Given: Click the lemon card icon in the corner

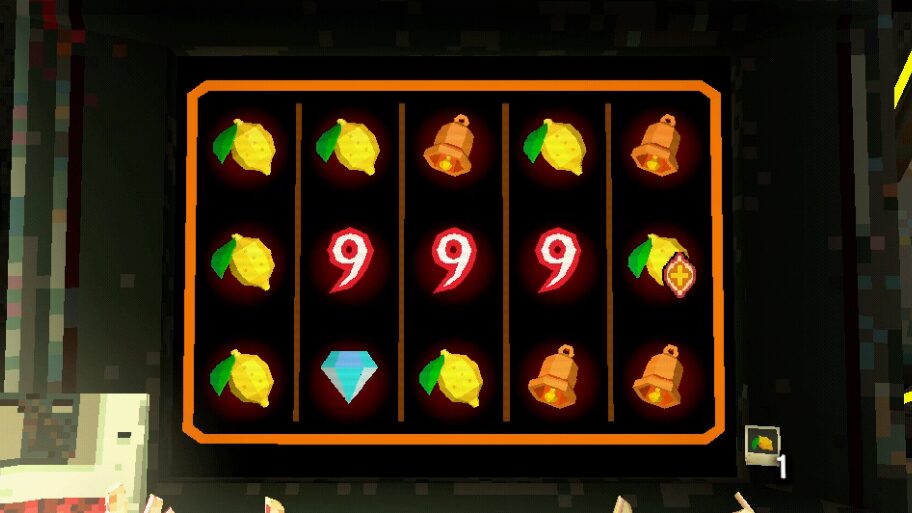Looking at the screenshot, I should click(761, 444).
